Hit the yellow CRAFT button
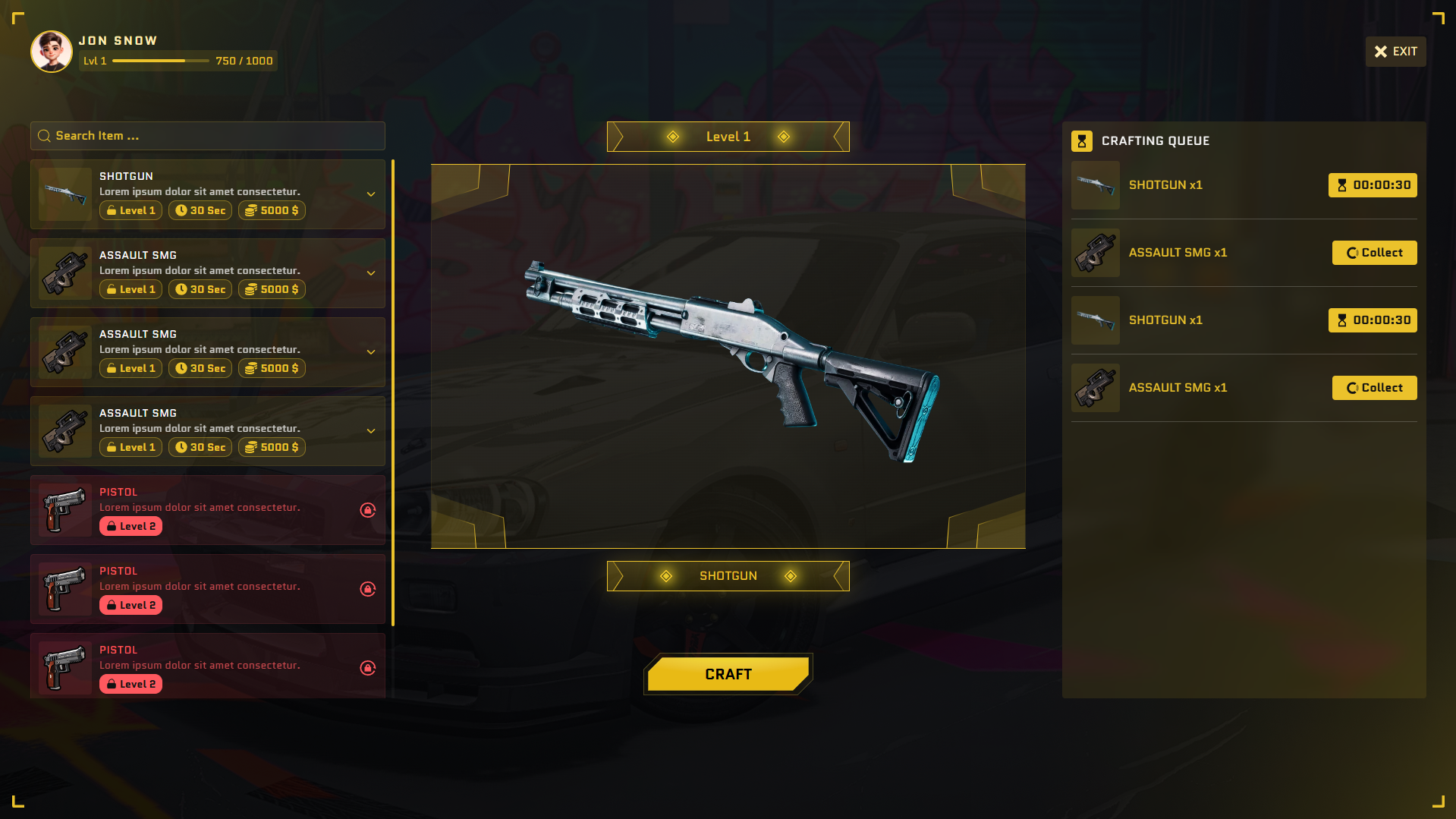1456x819 pixels. tap(728, 674)
